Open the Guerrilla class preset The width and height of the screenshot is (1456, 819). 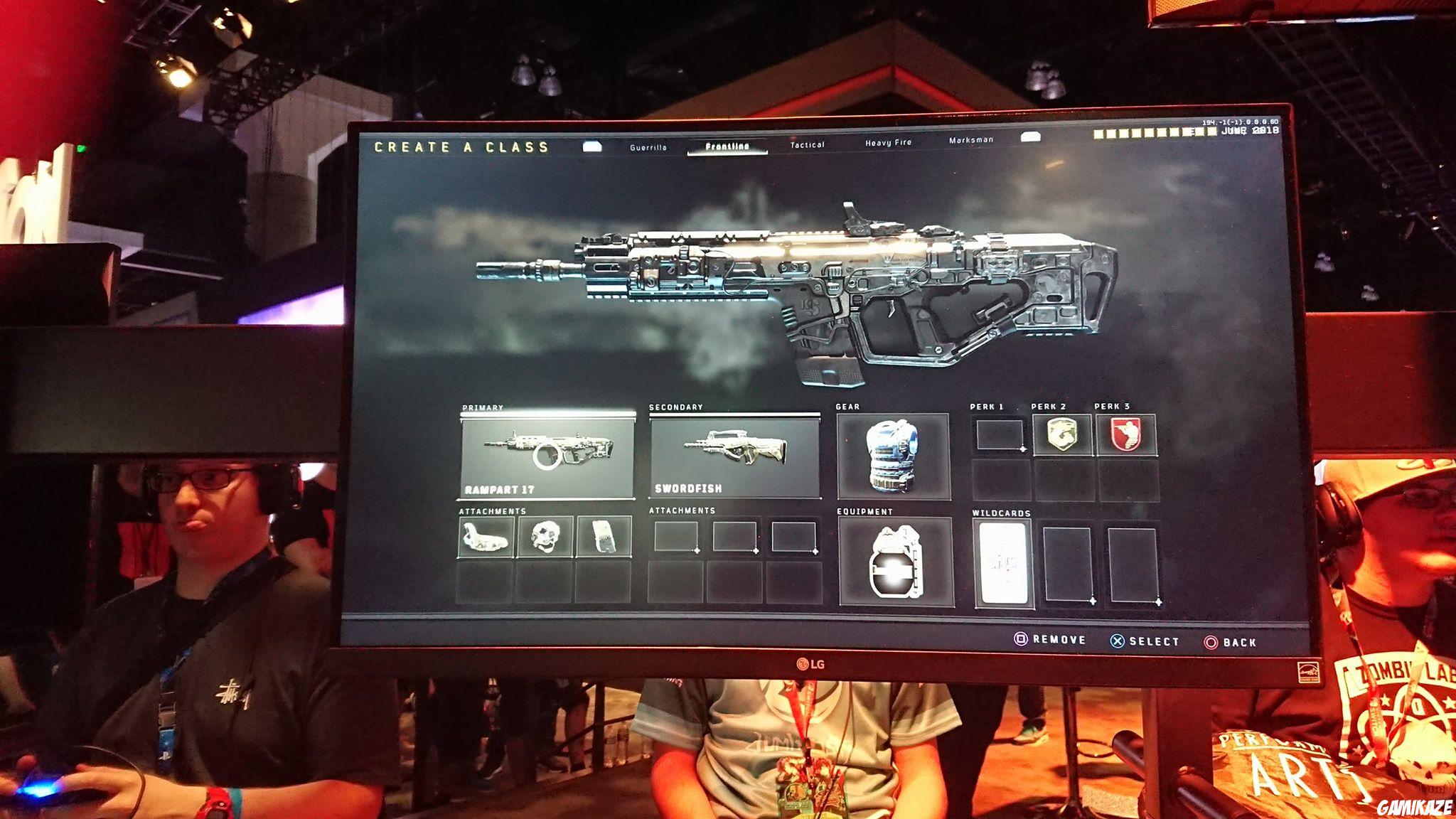click(648, 146)
